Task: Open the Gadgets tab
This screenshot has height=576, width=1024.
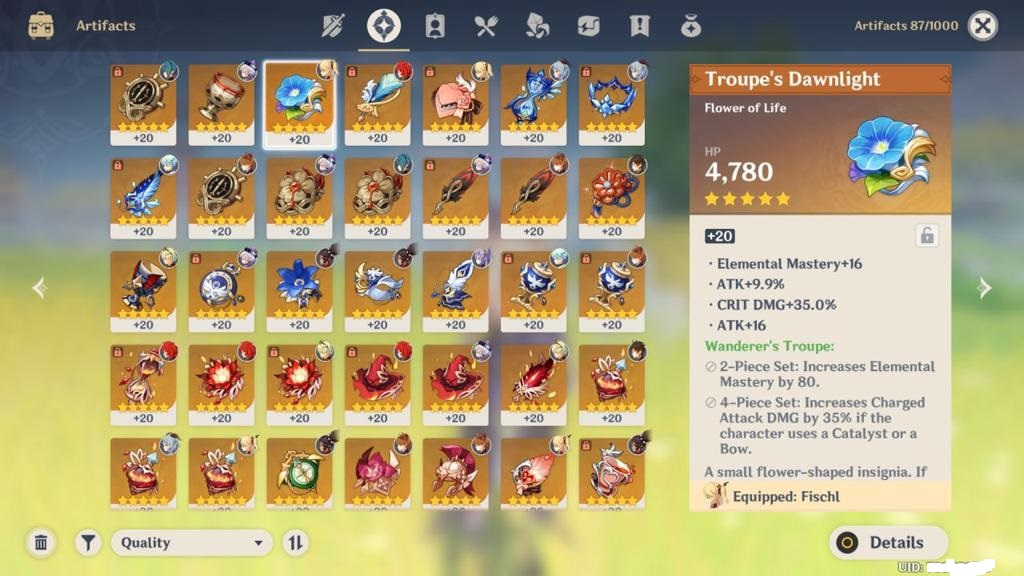Action: click(x=588, y=26)
